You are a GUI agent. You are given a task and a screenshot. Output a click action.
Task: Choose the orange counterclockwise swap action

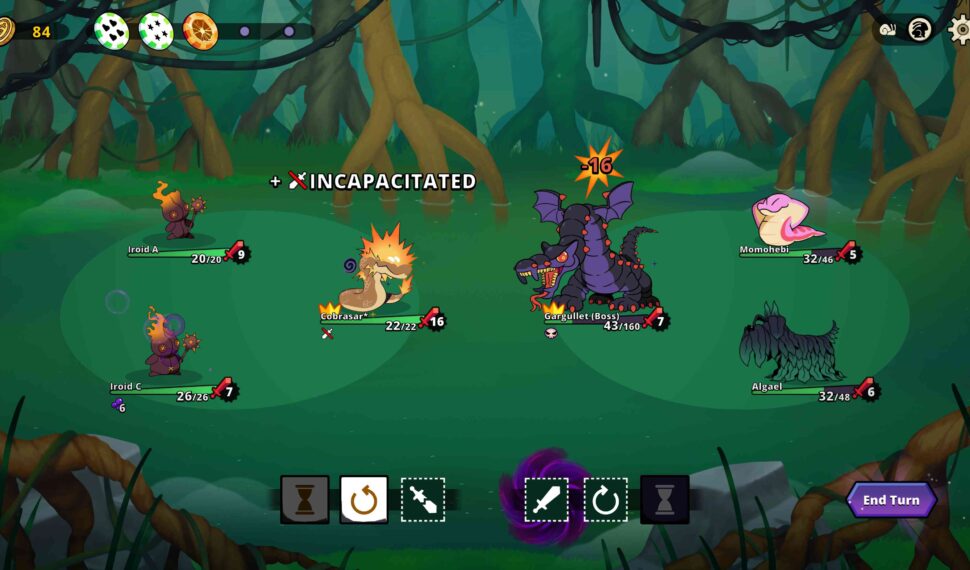pos(364,499)
